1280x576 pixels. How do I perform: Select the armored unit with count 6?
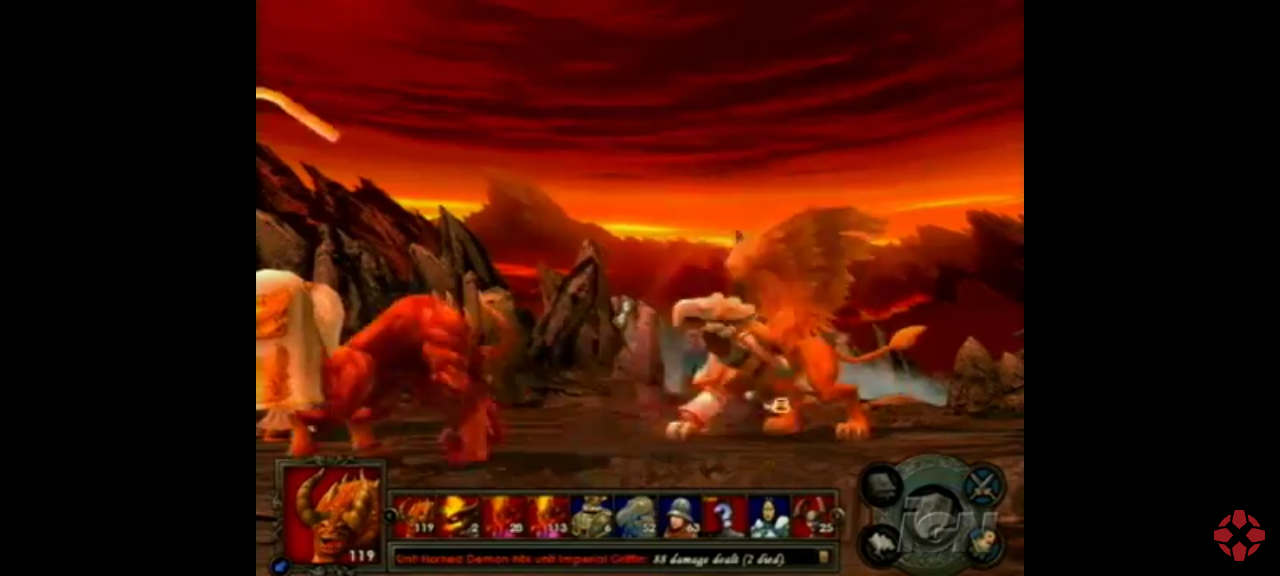[591, 516]
